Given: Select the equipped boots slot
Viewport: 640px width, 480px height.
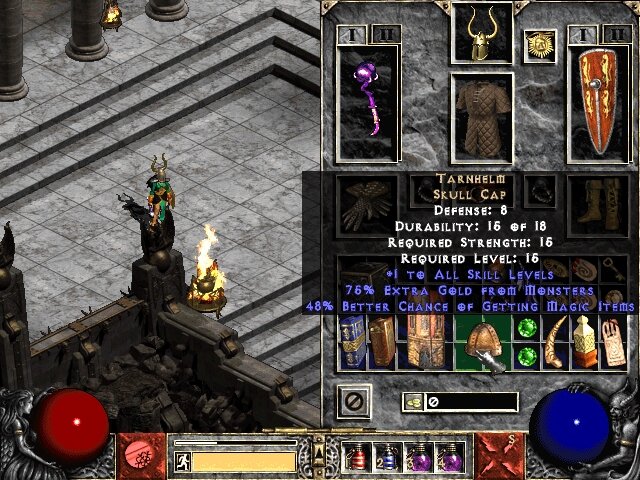Looking at the screenshot, I should tap(598, 207).
